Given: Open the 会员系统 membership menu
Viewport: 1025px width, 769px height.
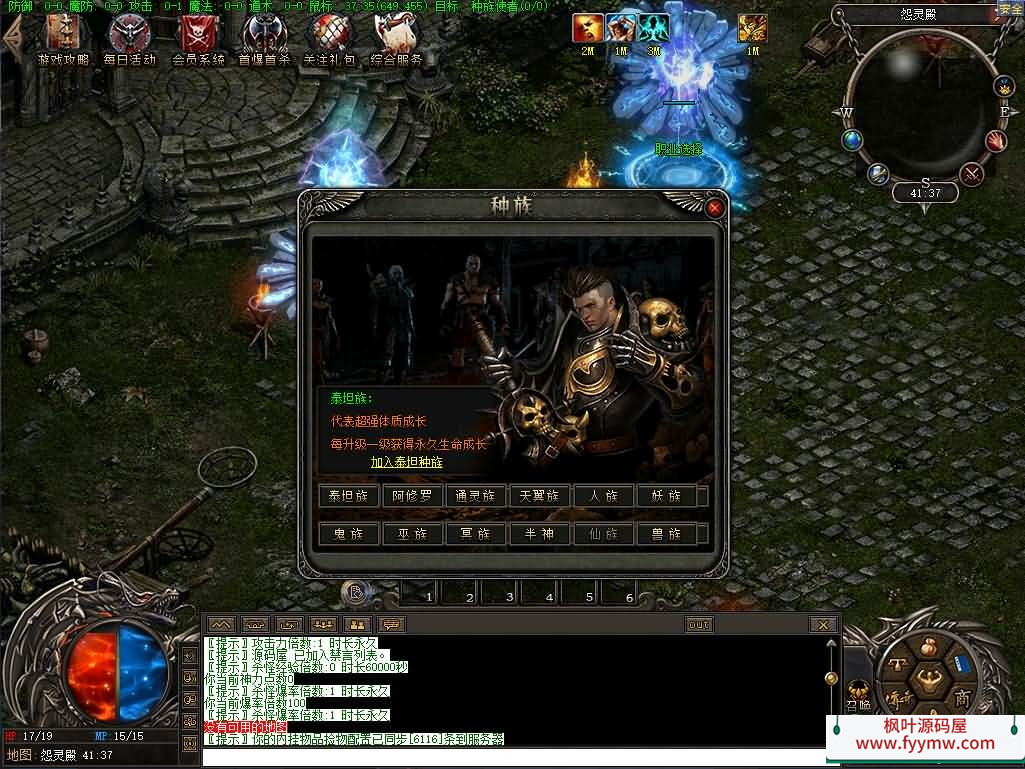Looking at the screenshot, I should tap(198, 40).
